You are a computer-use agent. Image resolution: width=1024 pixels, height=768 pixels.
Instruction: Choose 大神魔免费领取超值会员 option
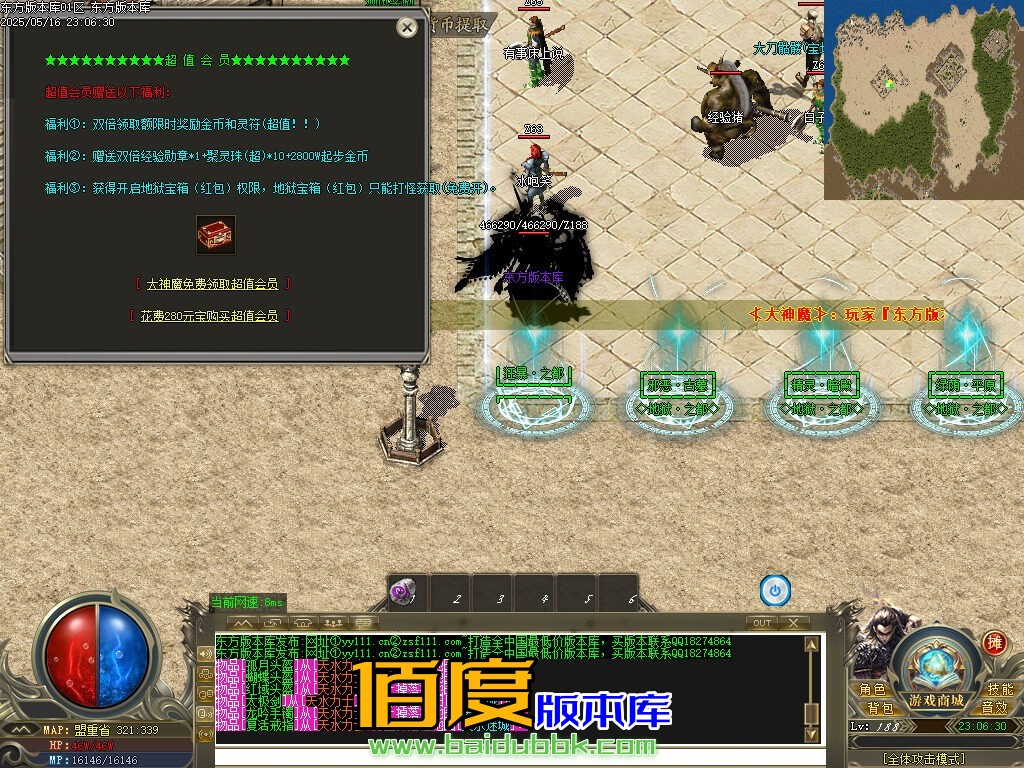(212, 284)
